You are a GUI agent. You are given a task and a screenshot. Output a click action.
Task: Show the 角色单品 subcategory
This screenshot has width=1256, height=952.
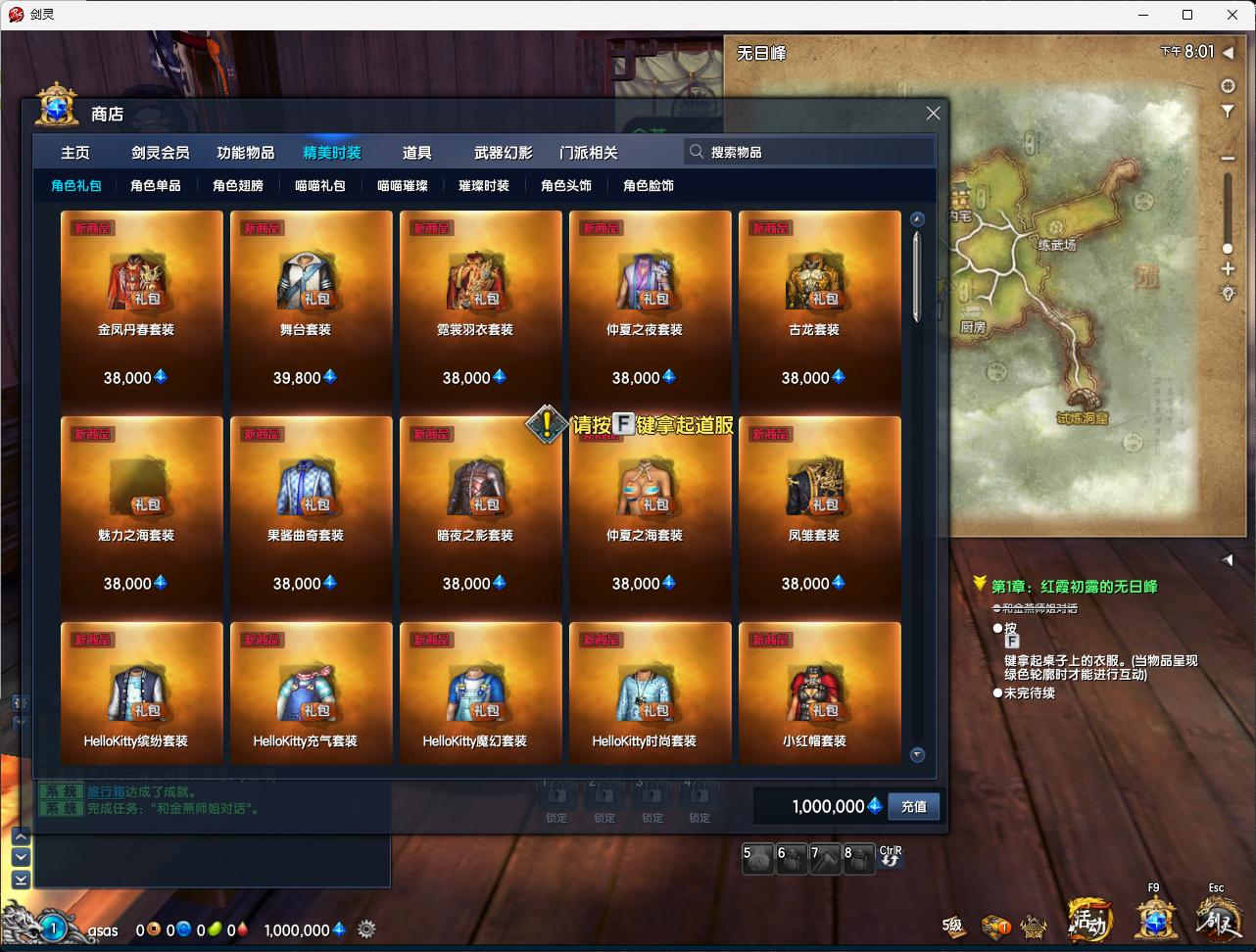coord(156,185)
